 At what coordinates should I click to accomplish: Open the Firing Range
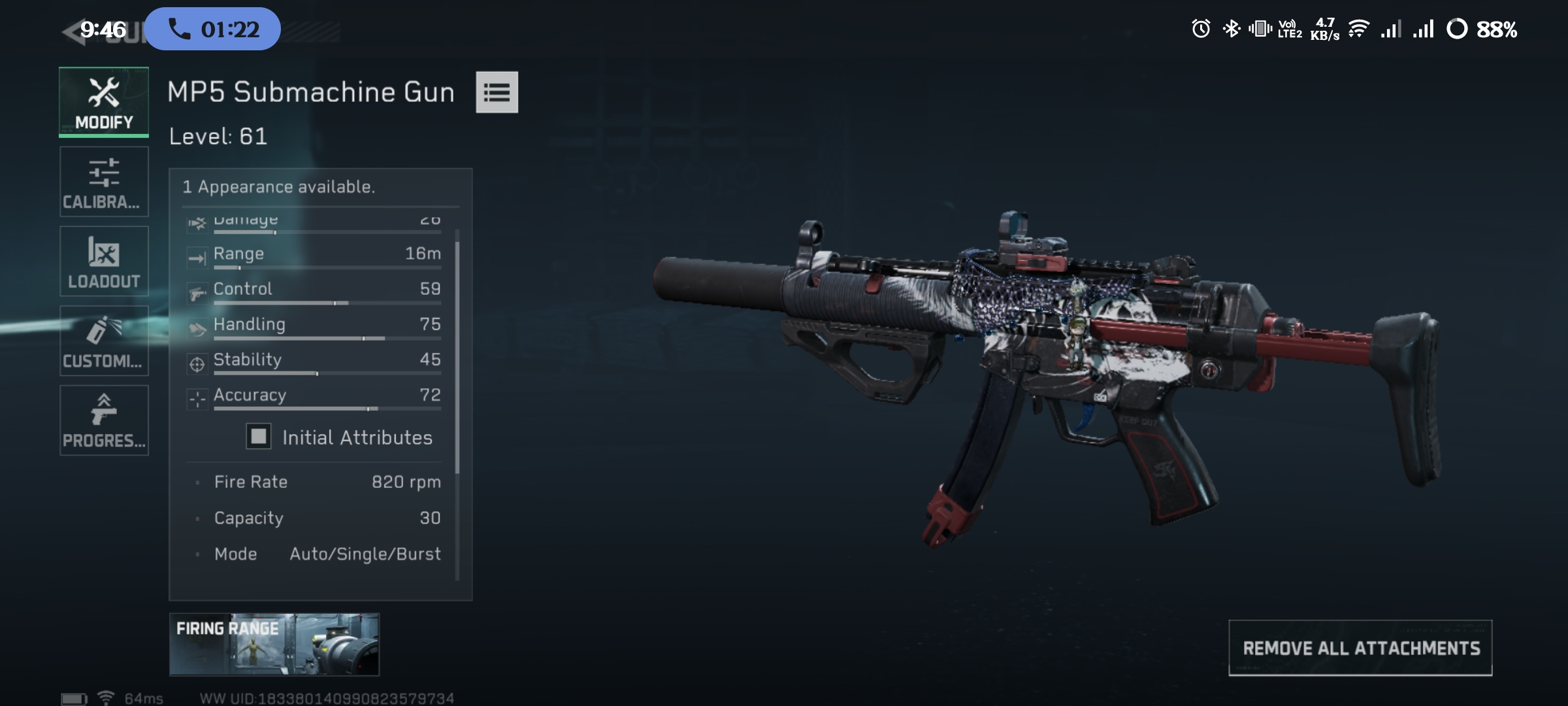click(x=273, y=644)
